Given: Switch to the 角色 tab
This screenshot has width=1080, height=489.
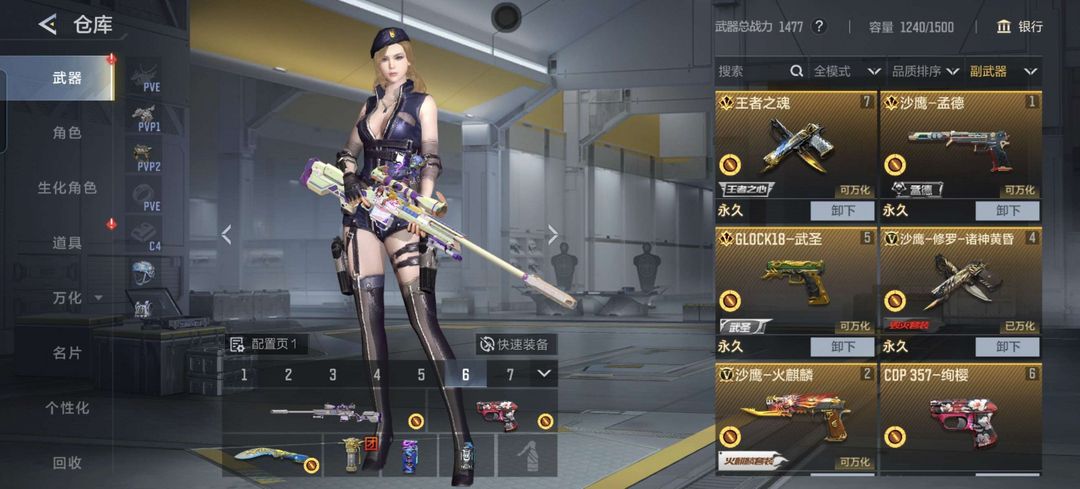Looking at the screenshot, I should pos(67,132).
